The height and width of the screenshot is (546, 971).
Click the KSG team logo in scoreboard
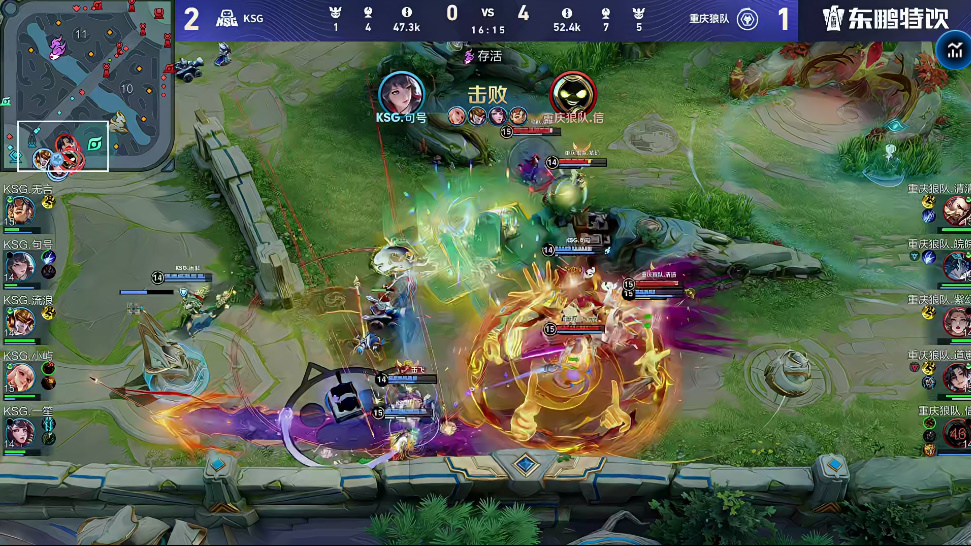pyautogui.click(x=226, y=18)
